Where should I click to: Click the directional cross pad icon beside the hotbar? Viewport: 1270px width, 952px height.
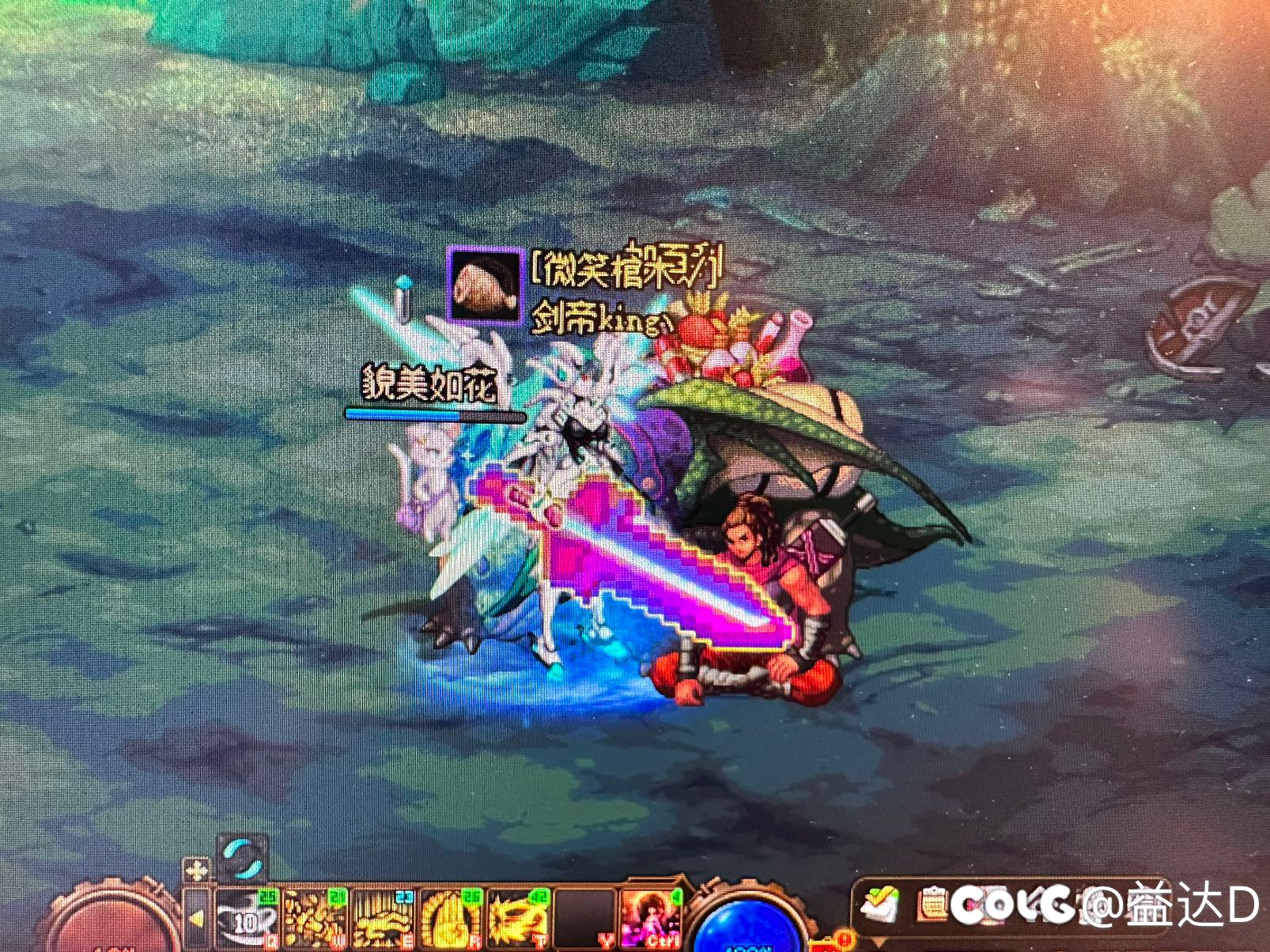[x=195, y=869]
